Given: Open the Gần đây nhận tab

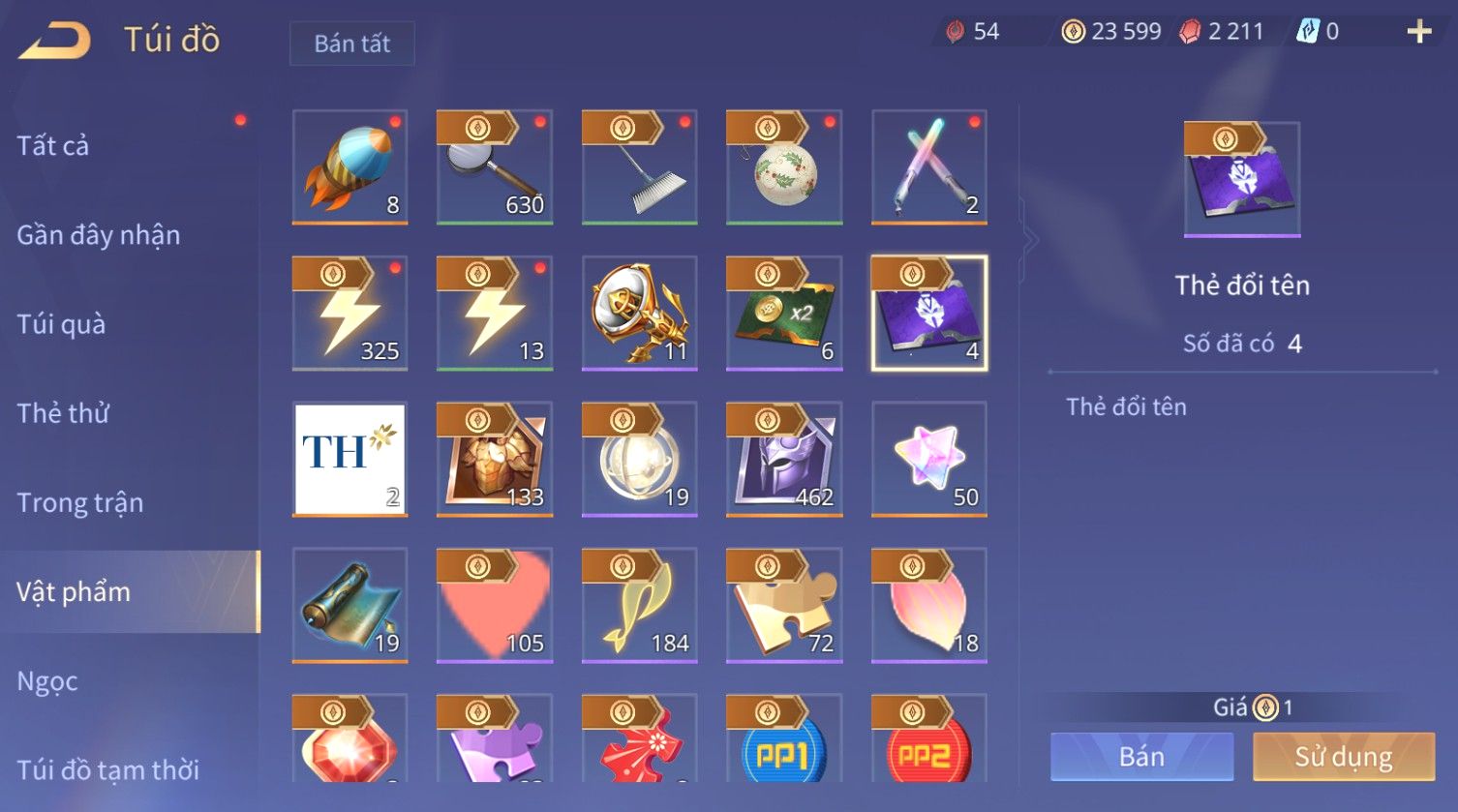Looking at the screenshot, I should pyautogui.click(x=99, y=235).
